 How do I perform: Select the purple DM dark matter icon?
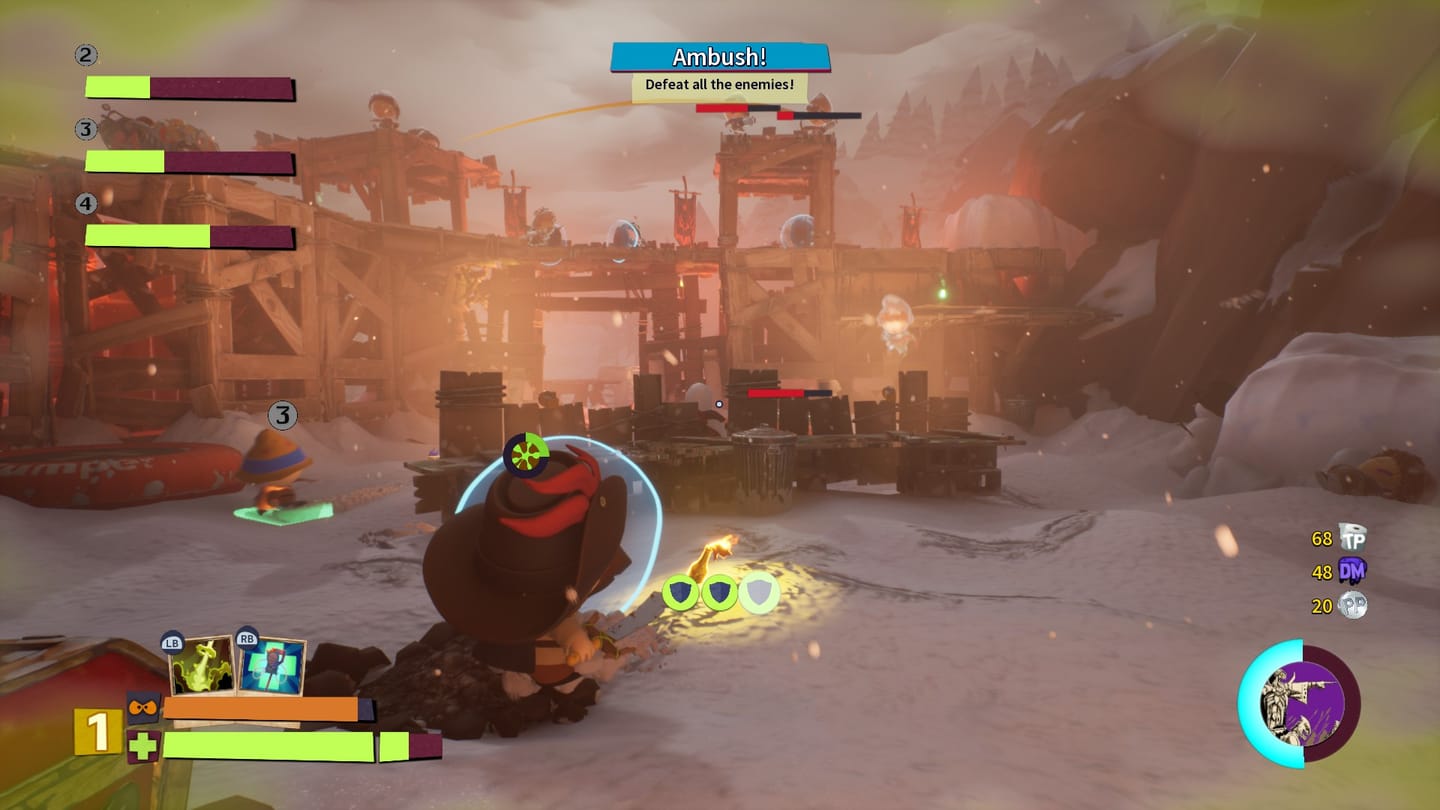tap(1352, 571)
